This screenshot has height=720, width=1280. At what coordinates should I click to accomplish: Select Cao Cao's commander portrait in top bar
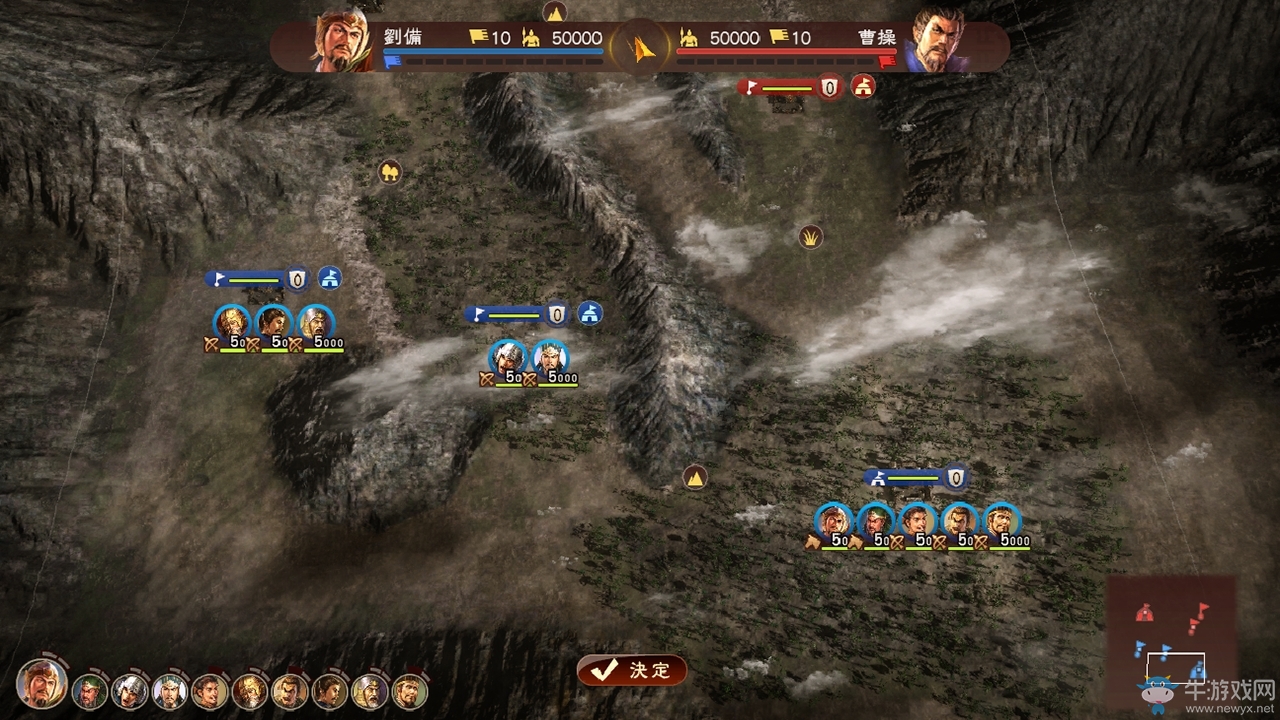[x=937, y=42]
